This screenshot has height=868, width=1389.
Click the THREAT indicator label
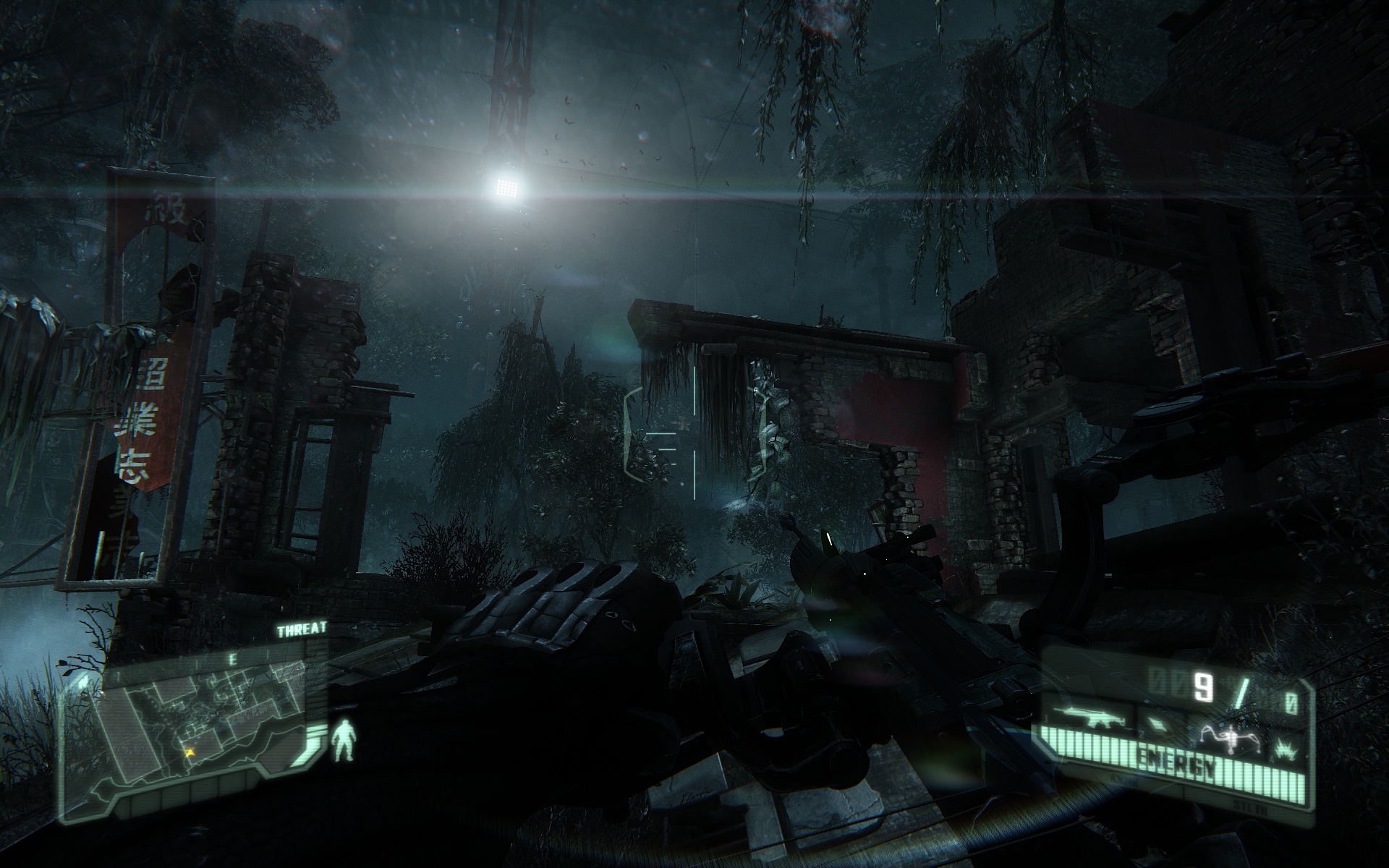coord(302,629)
